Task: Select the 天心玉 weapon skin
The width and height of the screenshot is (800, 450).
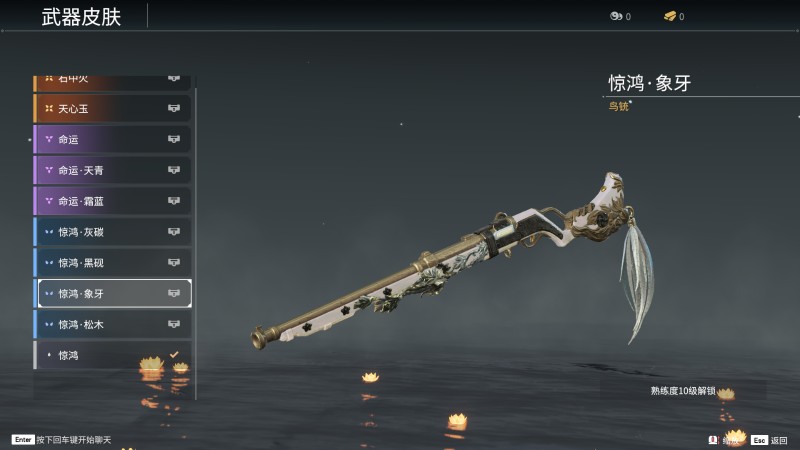Action: [x=112, y=108]
